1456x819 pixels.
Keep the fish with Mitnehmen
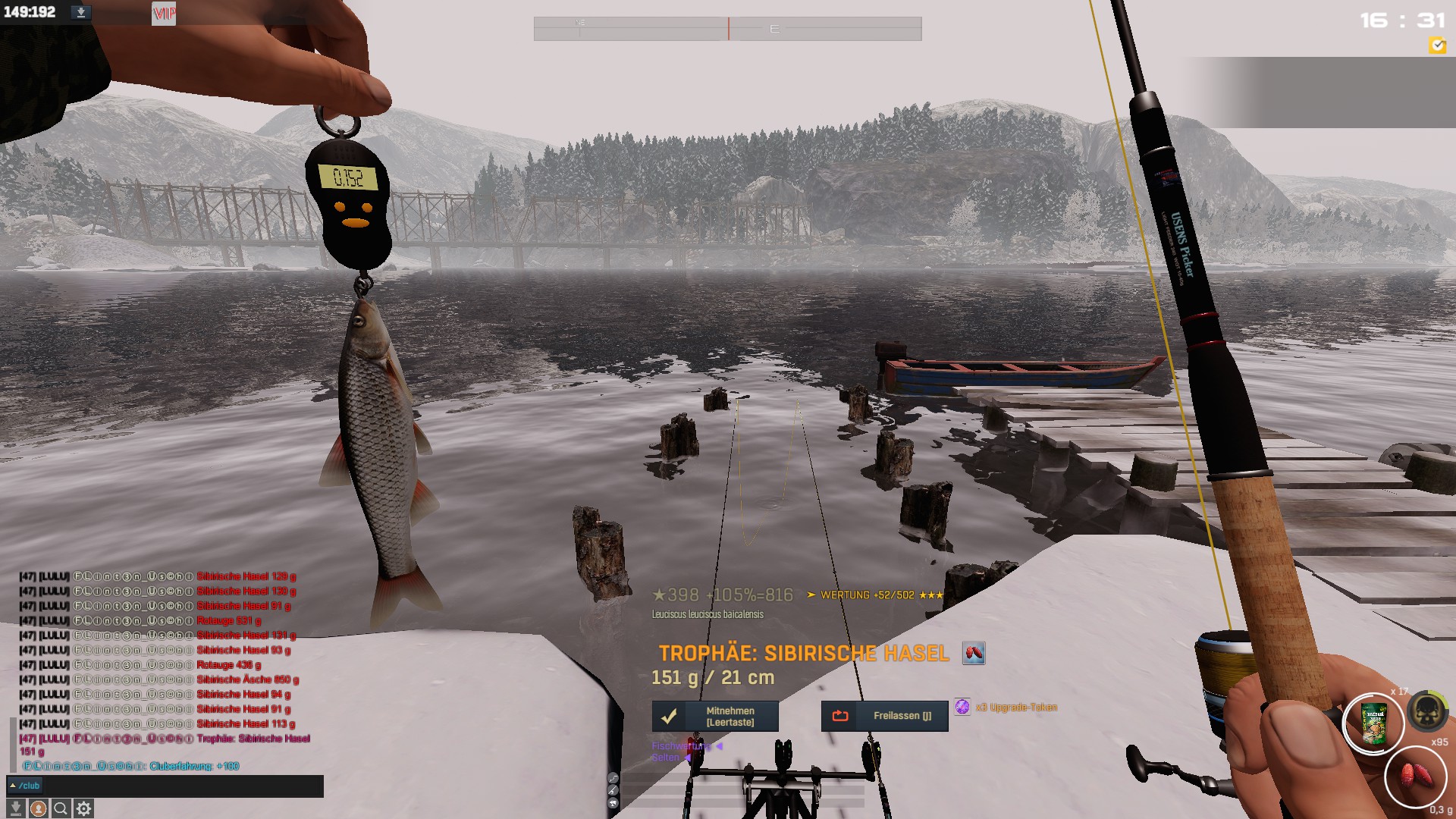click(x=715, y=716)
